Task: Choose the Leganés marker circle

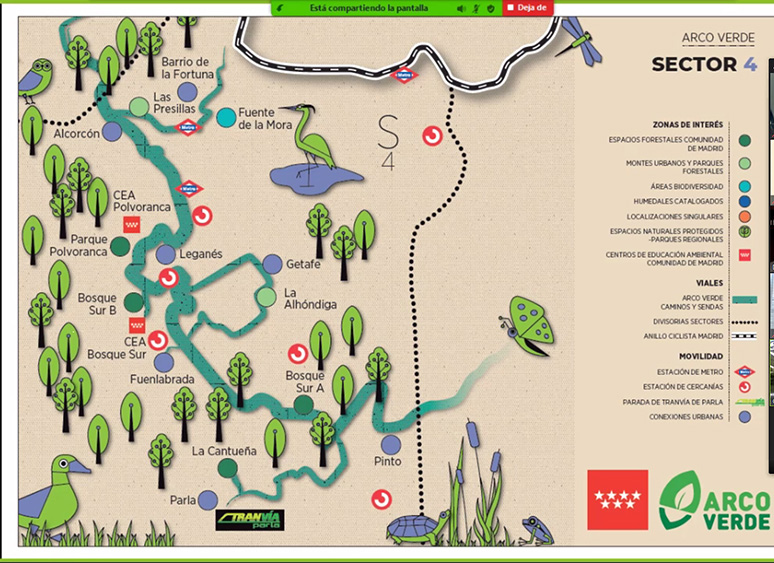Action: pyautogui.click(x=165, y=255)
